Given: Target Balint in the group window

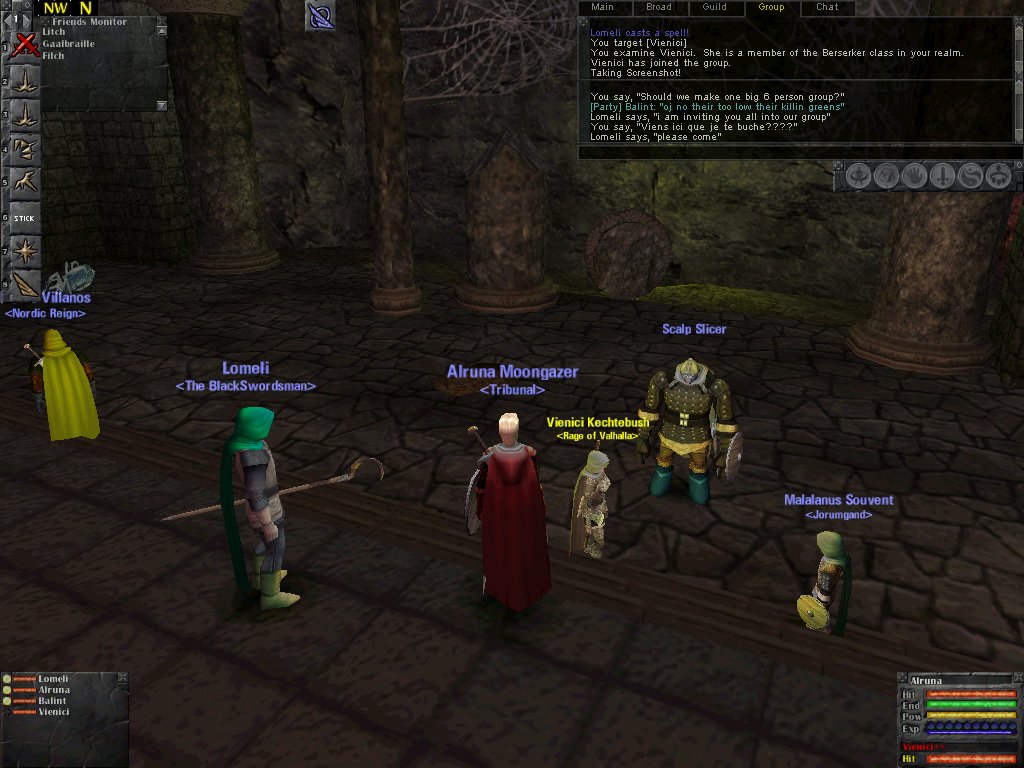Looking at the screenshot, I should [x=53, y=701].
